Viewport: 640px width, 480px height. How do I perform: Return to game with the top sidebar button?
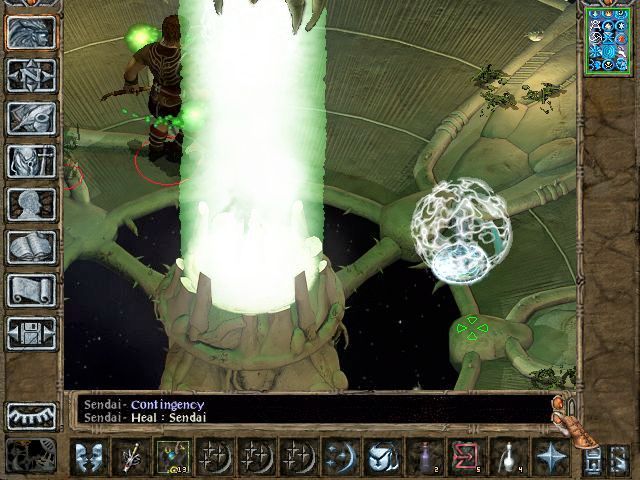31,32
